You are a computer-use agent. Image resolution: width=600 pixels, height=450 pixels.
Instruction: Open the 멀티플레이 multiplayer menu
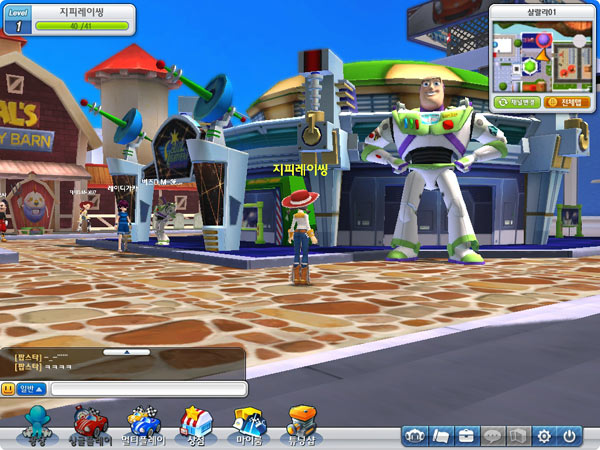[144, 425]
